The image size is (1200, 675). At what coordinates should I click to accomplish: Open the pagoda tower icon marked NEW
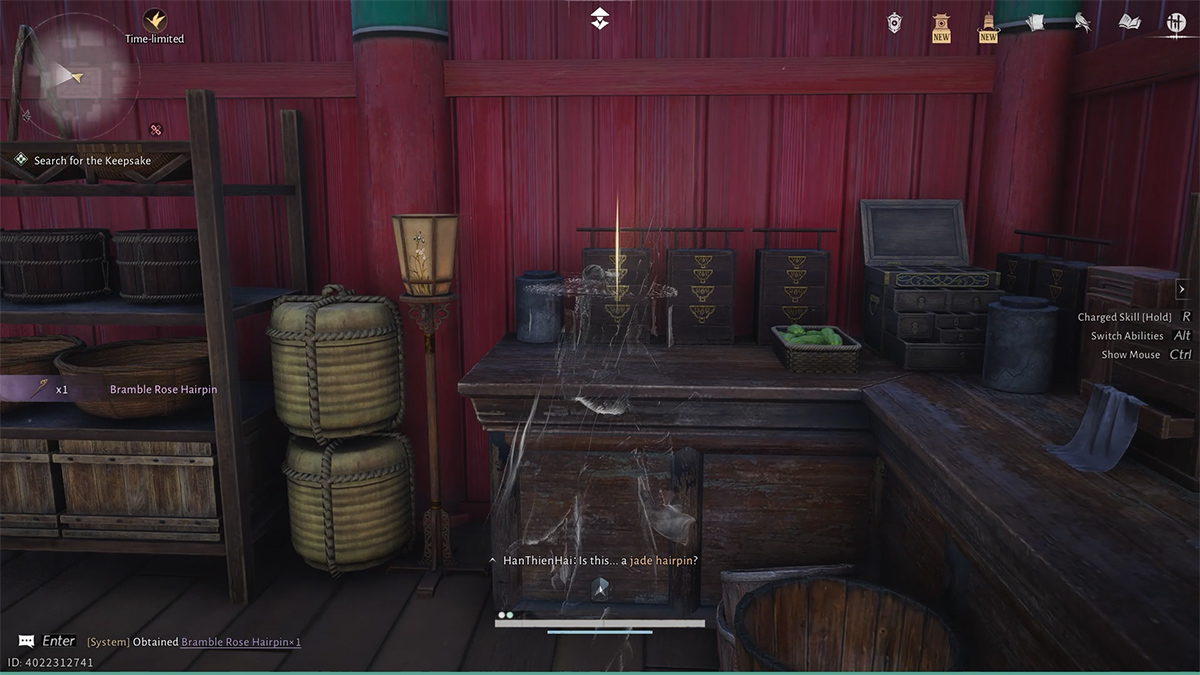pos(988,24)
